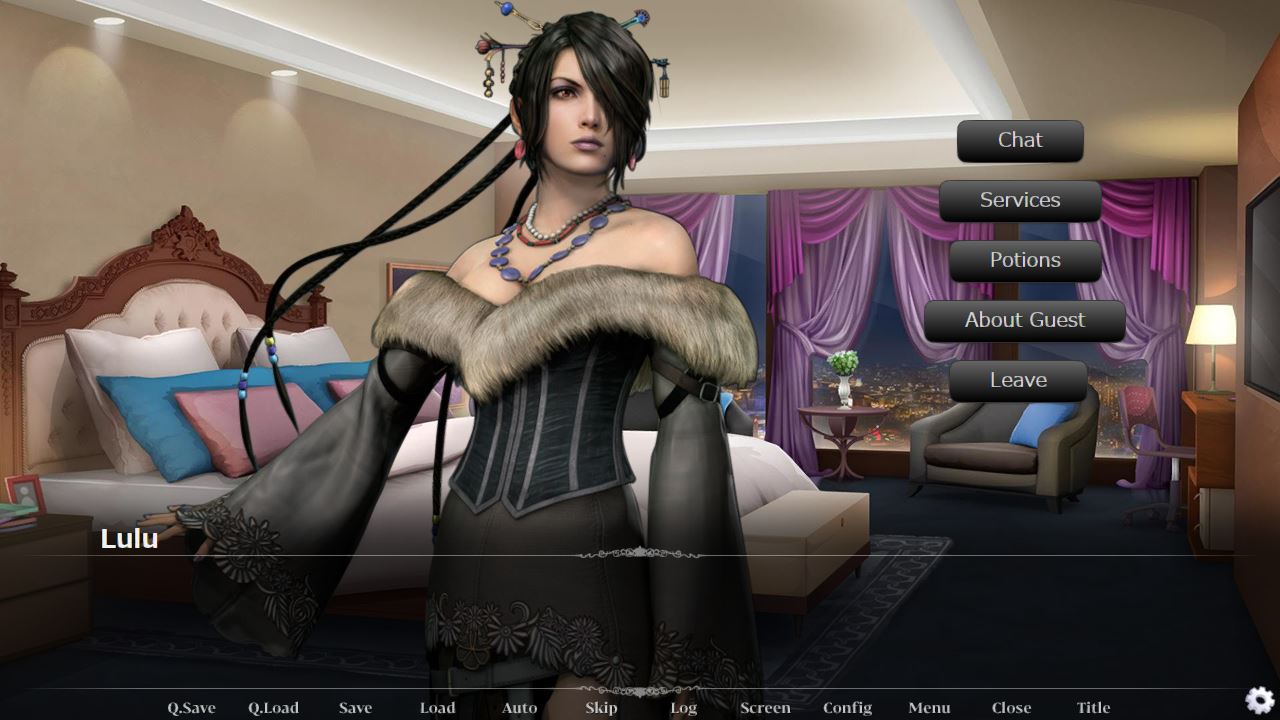Return to the Title screen
1280x720 pixels.
[x=1093, y=708]
